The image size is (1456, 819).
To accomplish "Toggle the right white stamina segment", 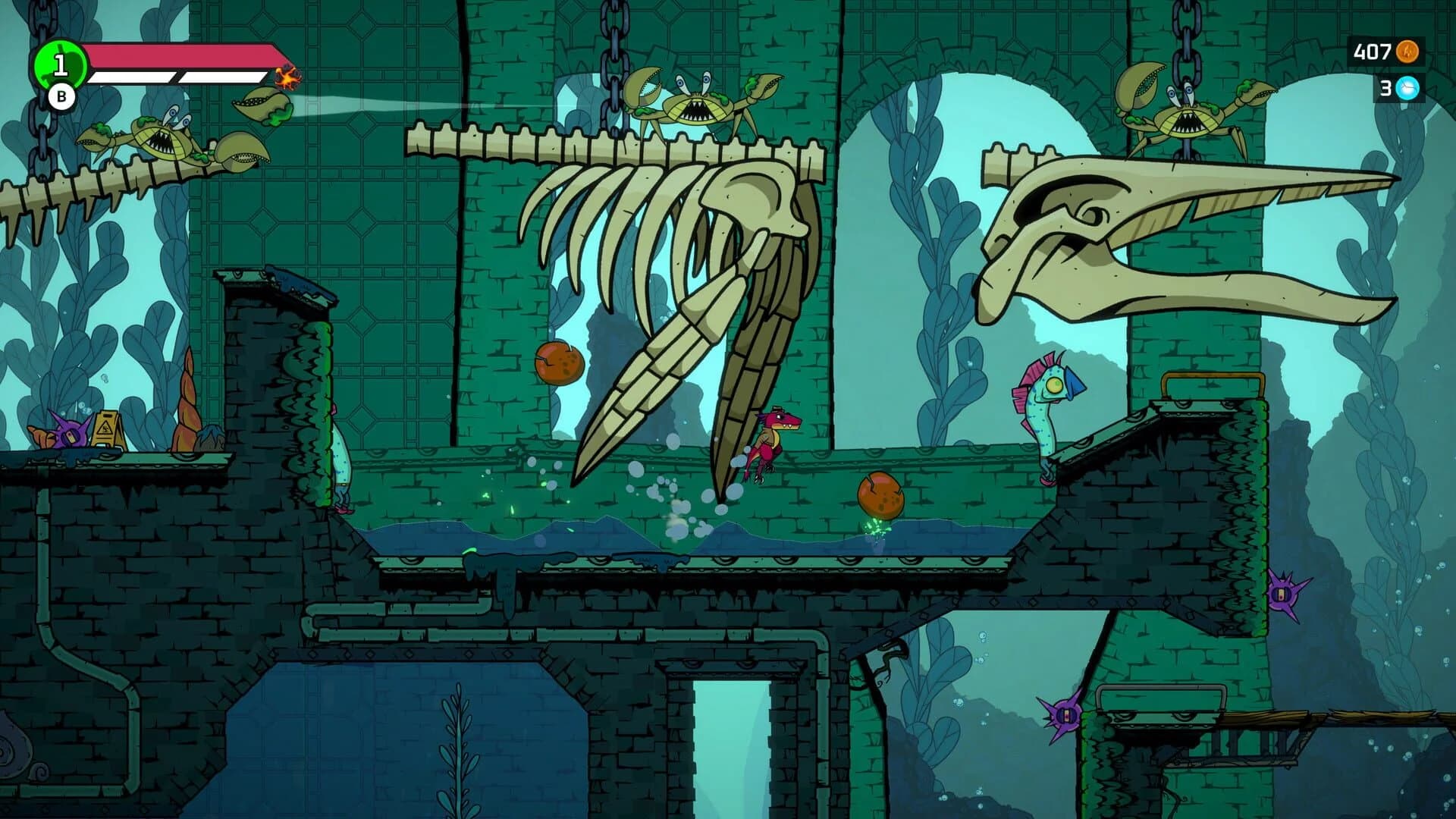I will click(x=224, y=77).
